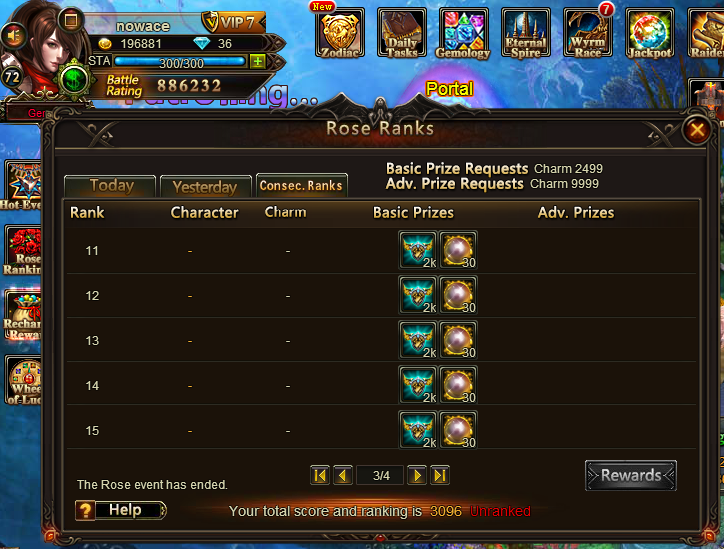Go to the next ranking page
This screenshot has height=549, width=724.
click(x=418, y=475)
